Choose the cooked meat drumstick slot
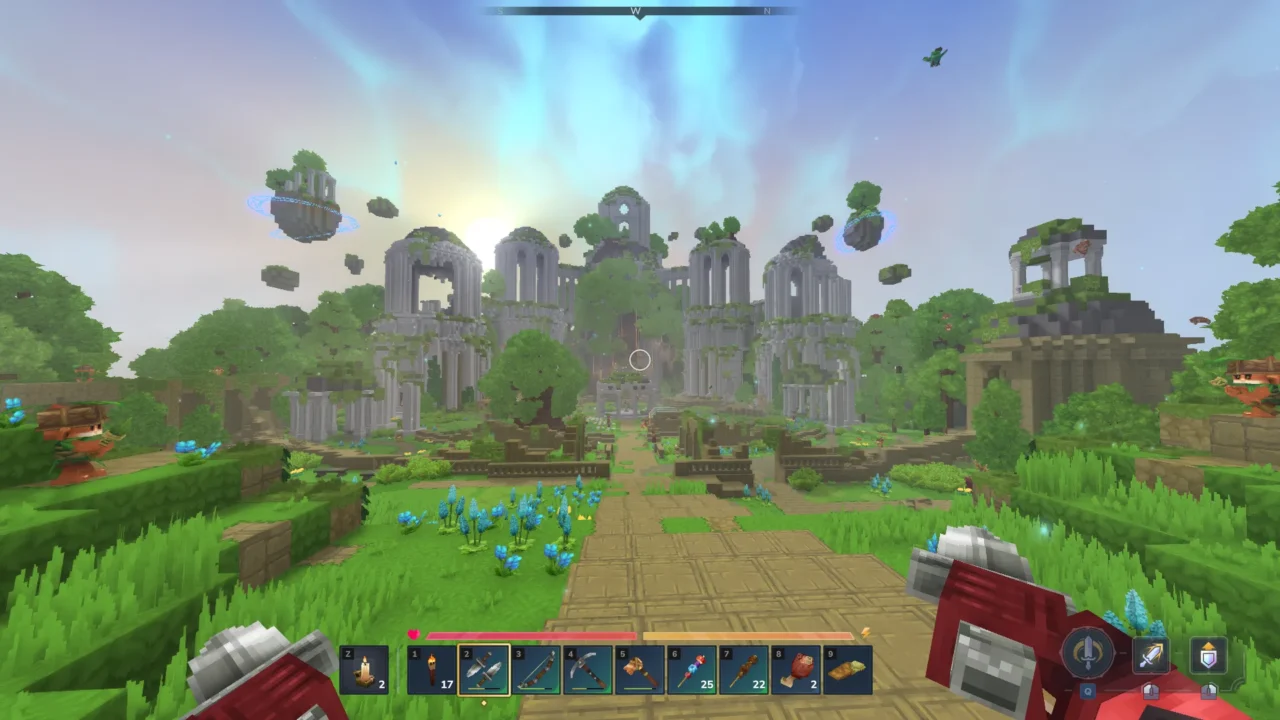 coord(796,669)
